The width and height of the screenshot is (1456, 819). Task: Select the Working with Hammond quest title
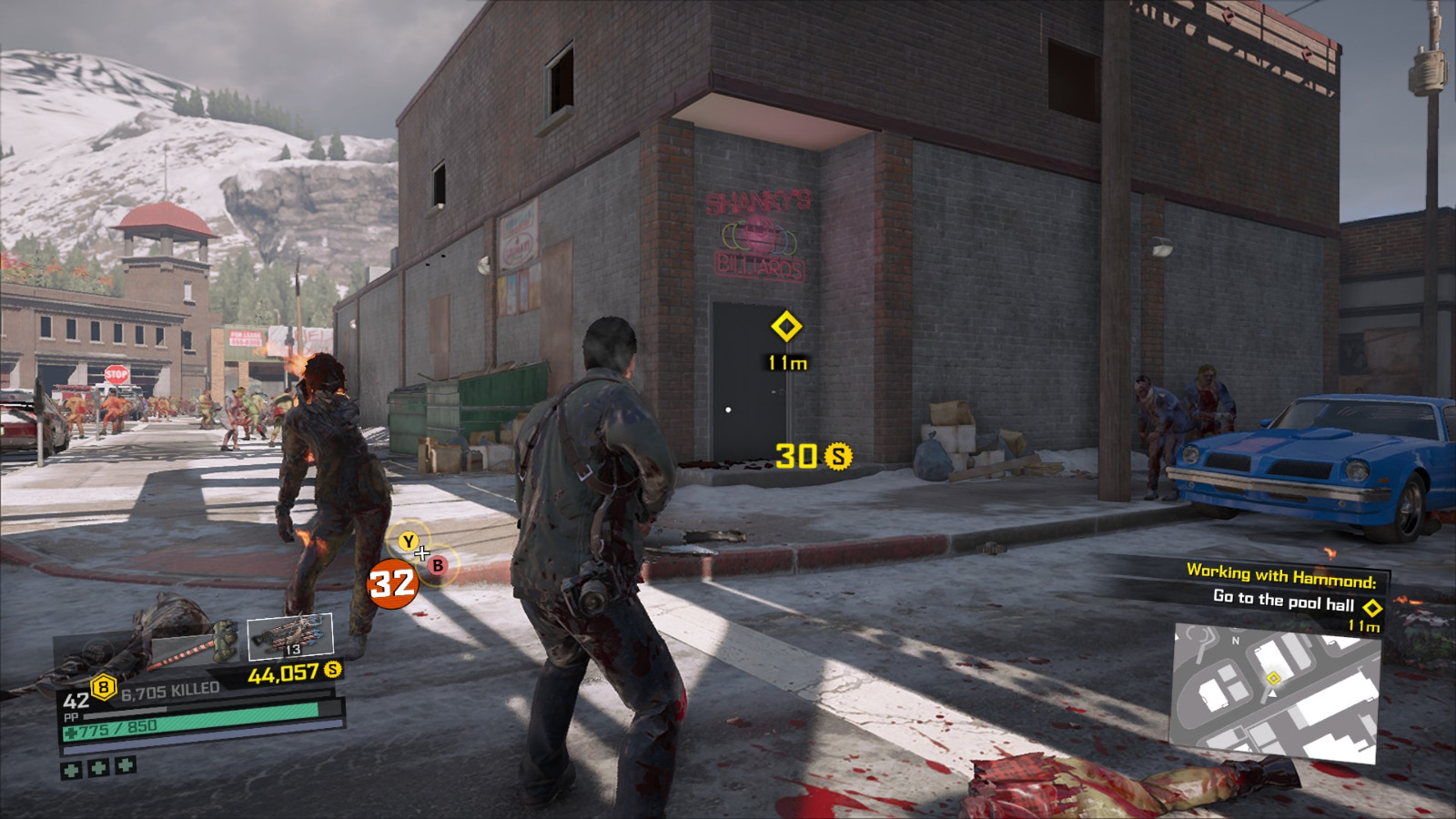[1282, 573]
